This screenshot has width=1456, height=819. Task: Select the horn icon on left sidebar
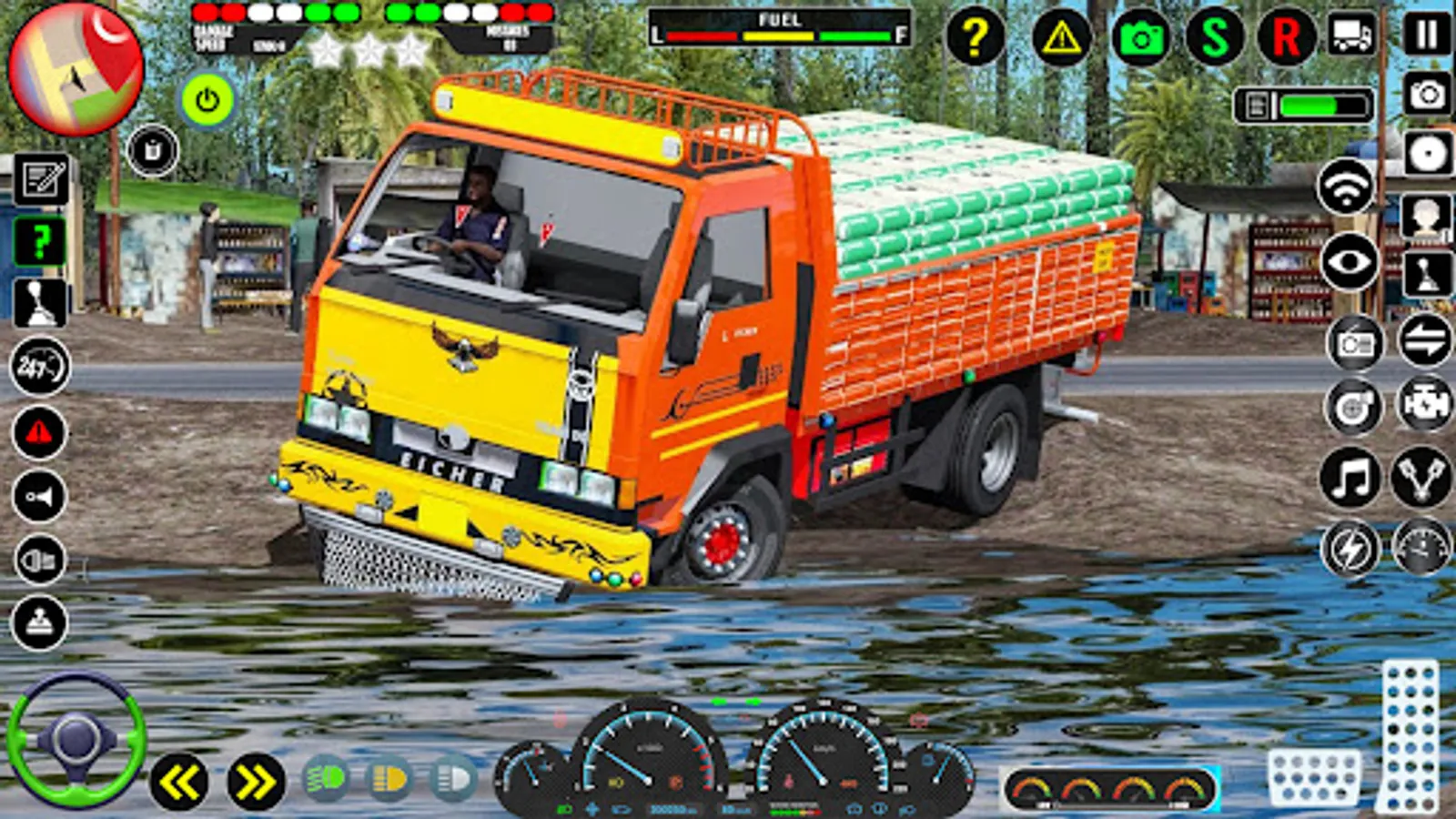(38, 495)
